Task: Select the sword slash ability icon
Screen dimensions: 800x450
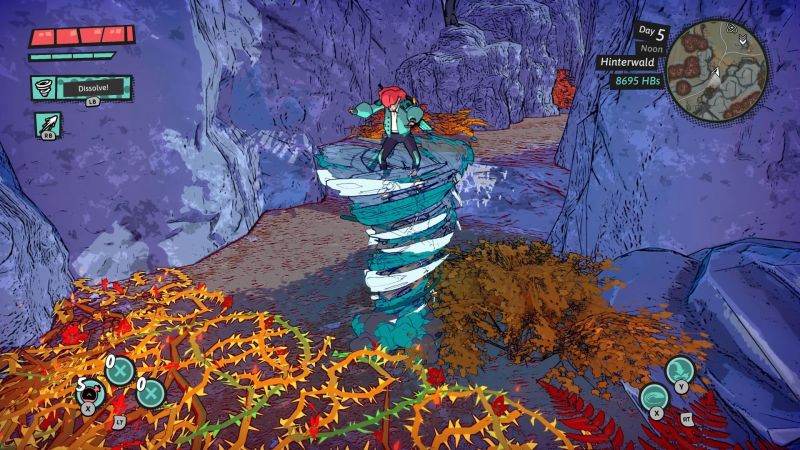Action: pyautogui.click(x=46, y=124)
